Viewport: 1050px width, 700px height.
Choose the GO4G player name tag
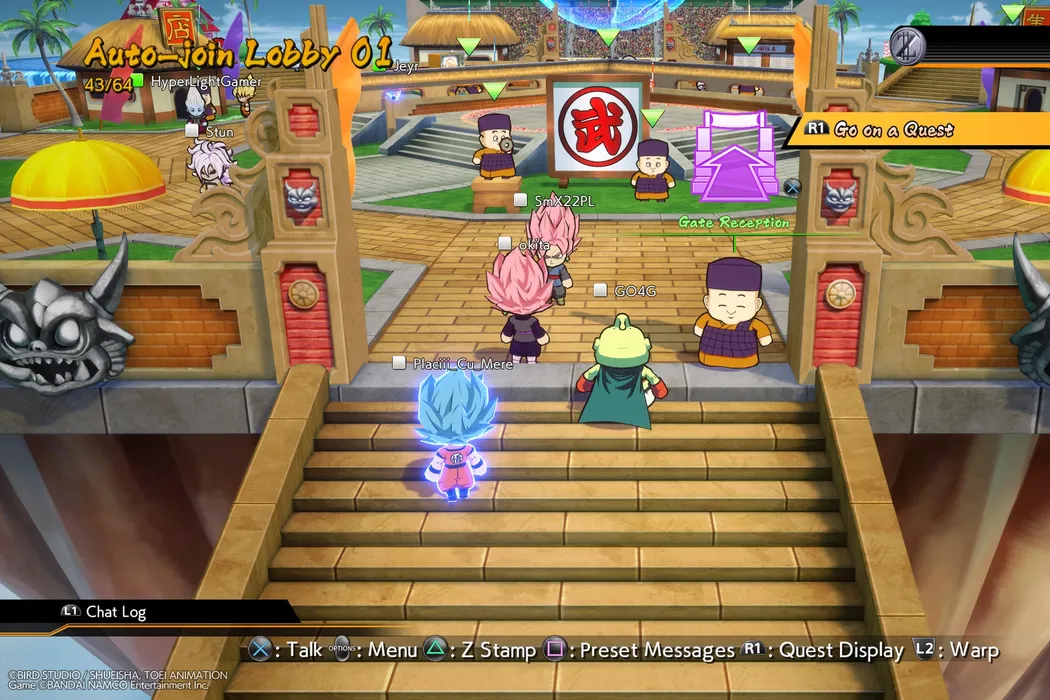coord(634,291)
